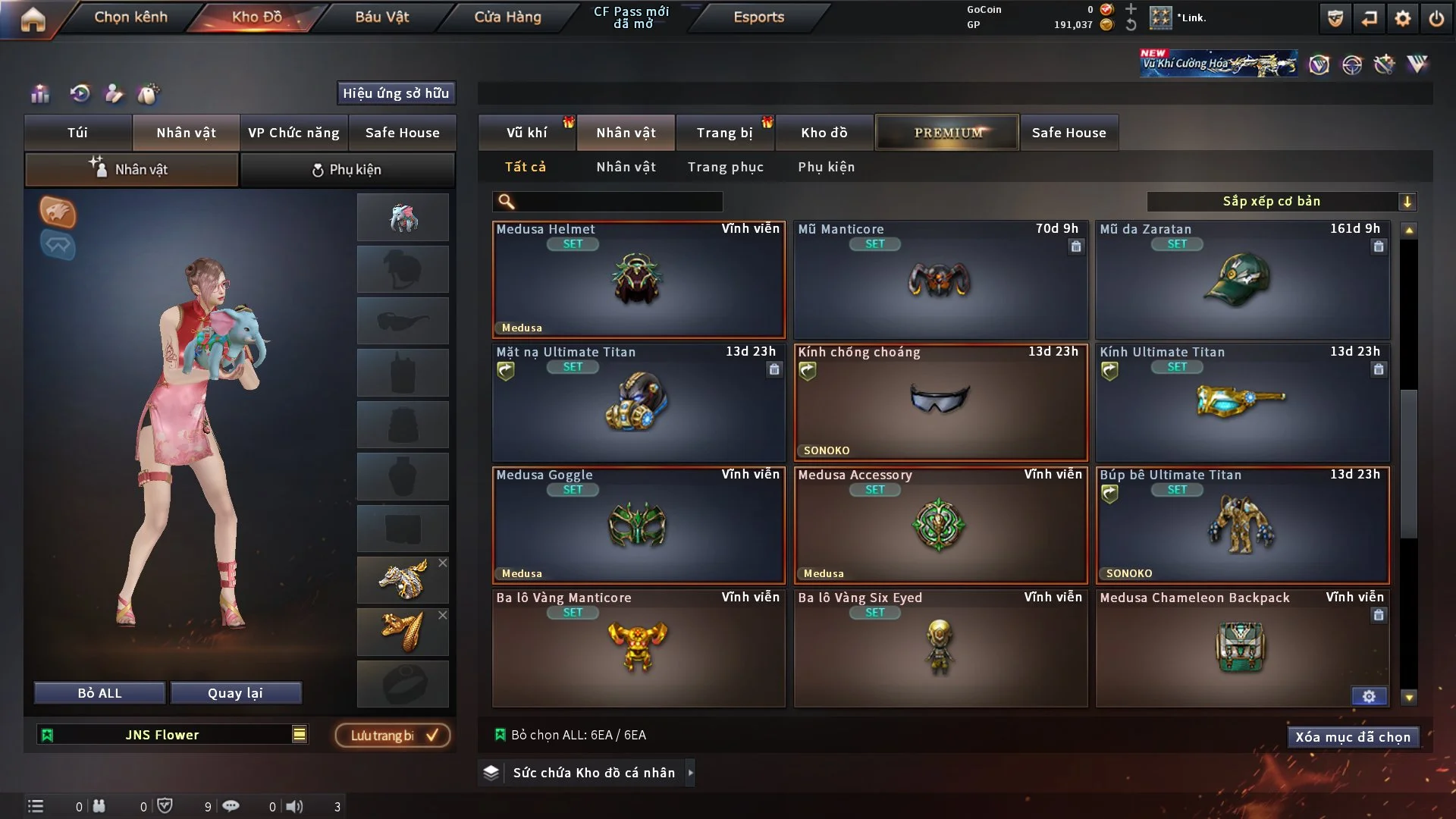Screen dimensions: 1456x819
Task: Select the Trang phục filter
Action: (x=725, y=167)
